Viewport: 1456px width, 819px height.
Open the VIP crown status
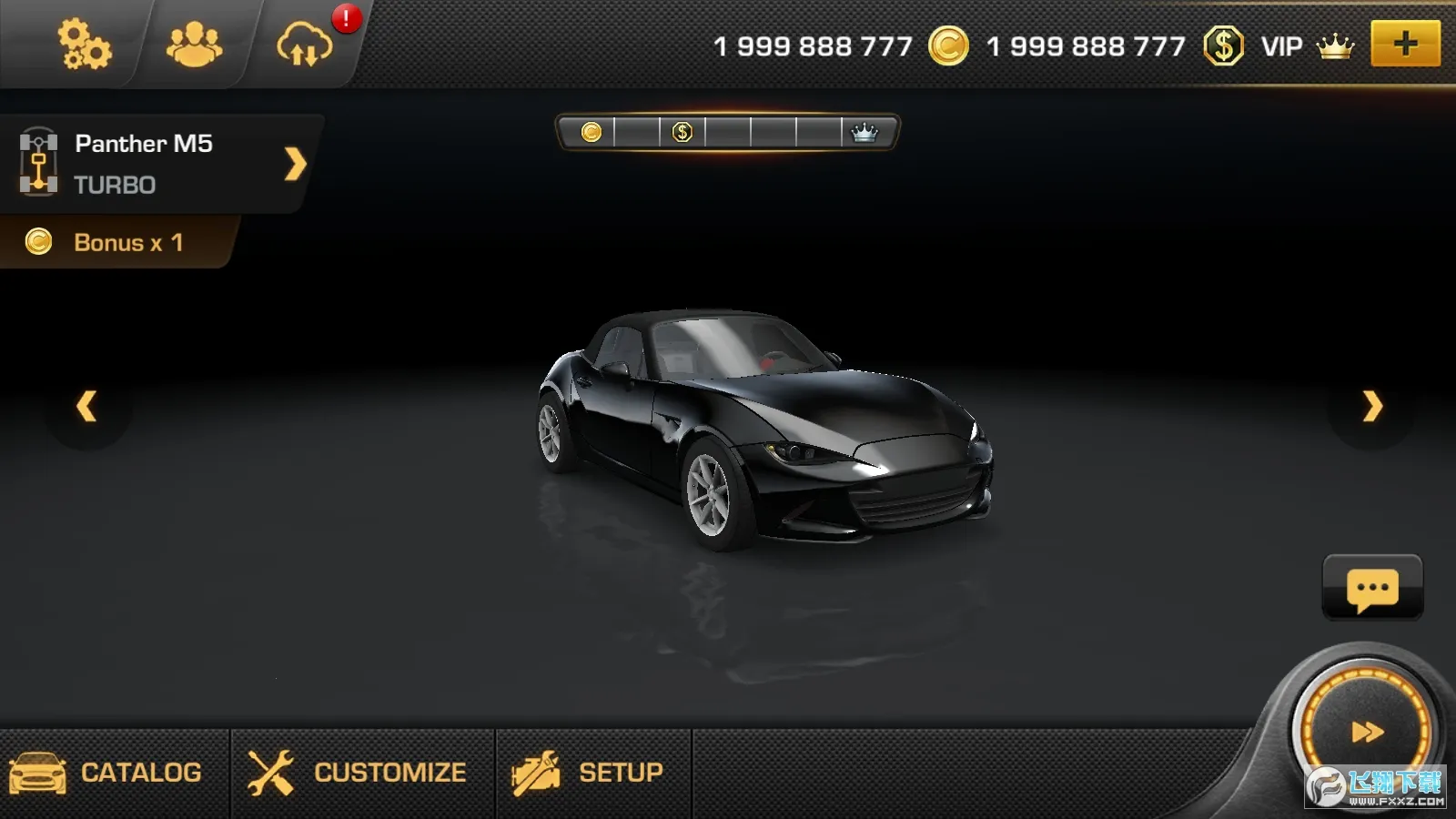1308,45
